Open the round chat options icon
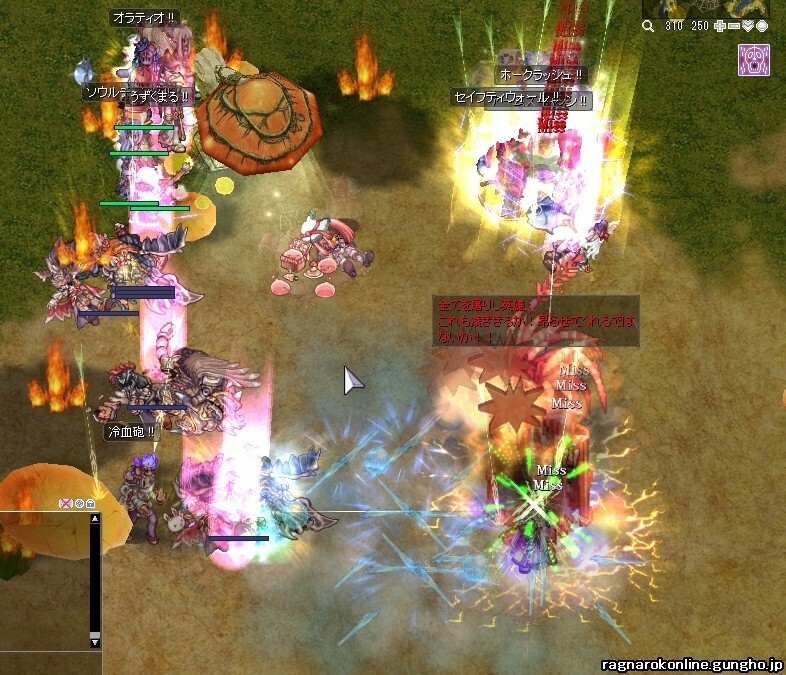786x675 pixels. pos(79,503)
